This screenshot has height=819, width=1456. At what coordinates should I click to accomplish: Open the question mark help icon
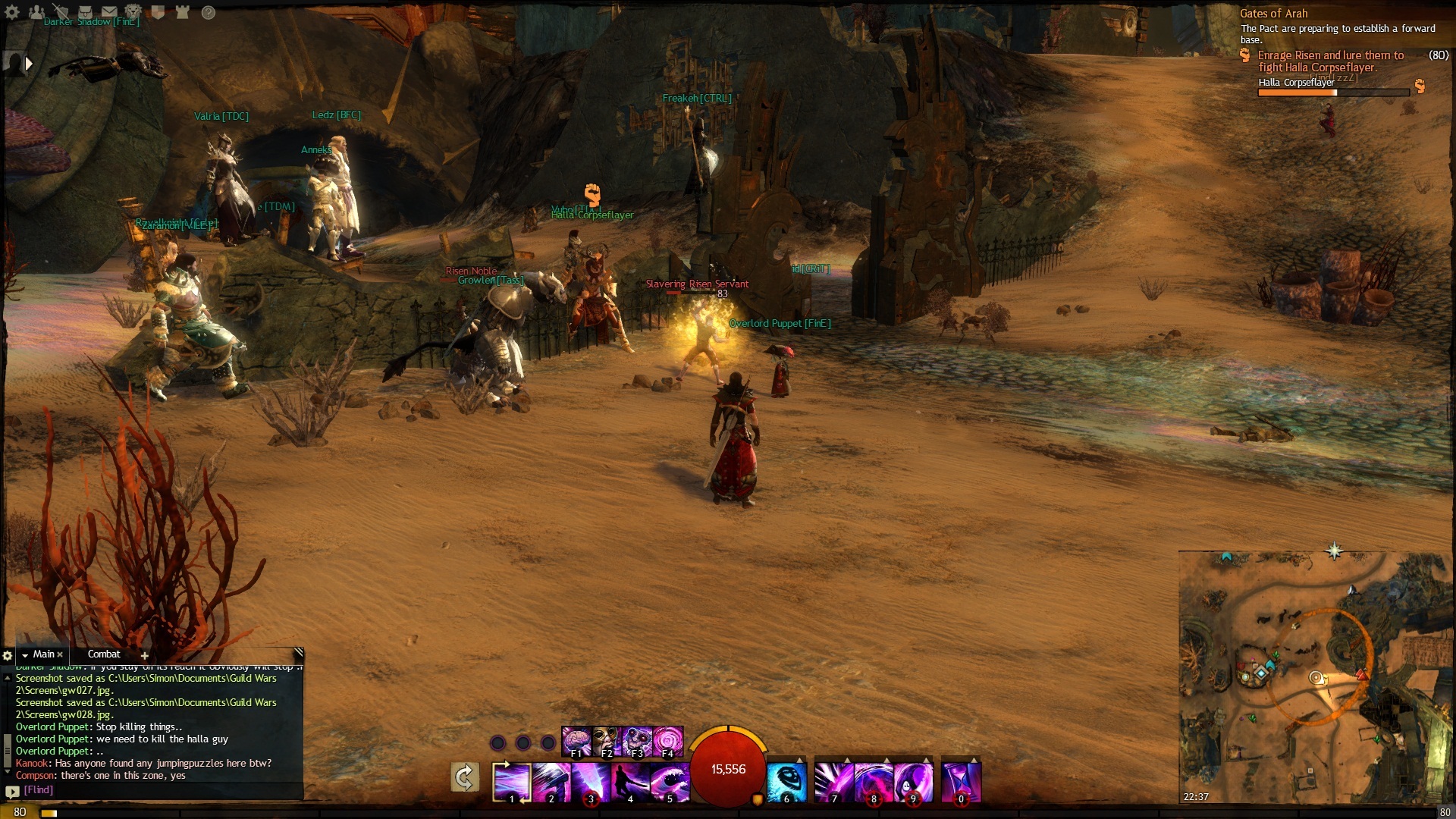coord(209,12)
